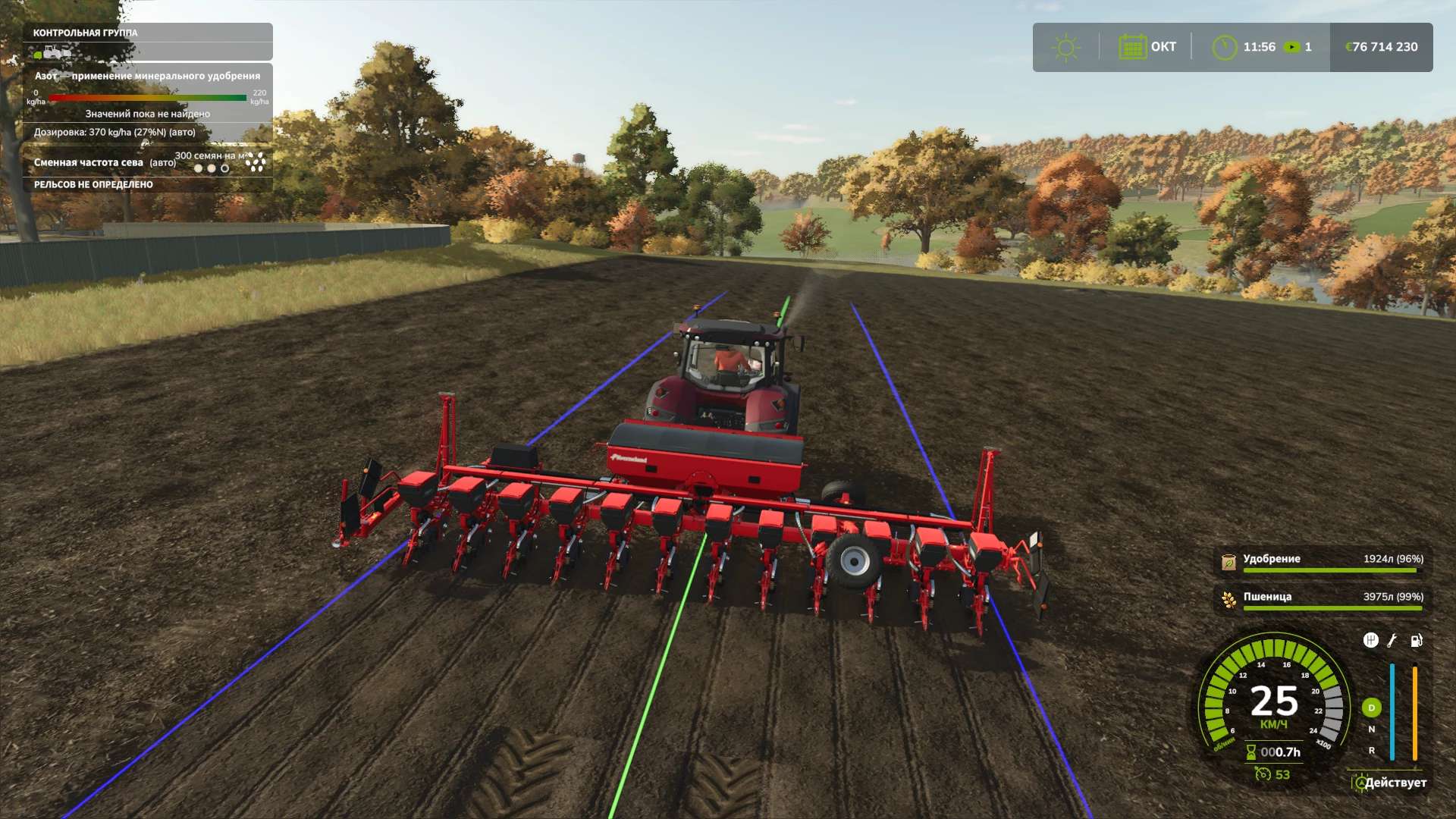Click the seed grains icon for sowing rate
The image size is (1456, 819).
(256, 162)
